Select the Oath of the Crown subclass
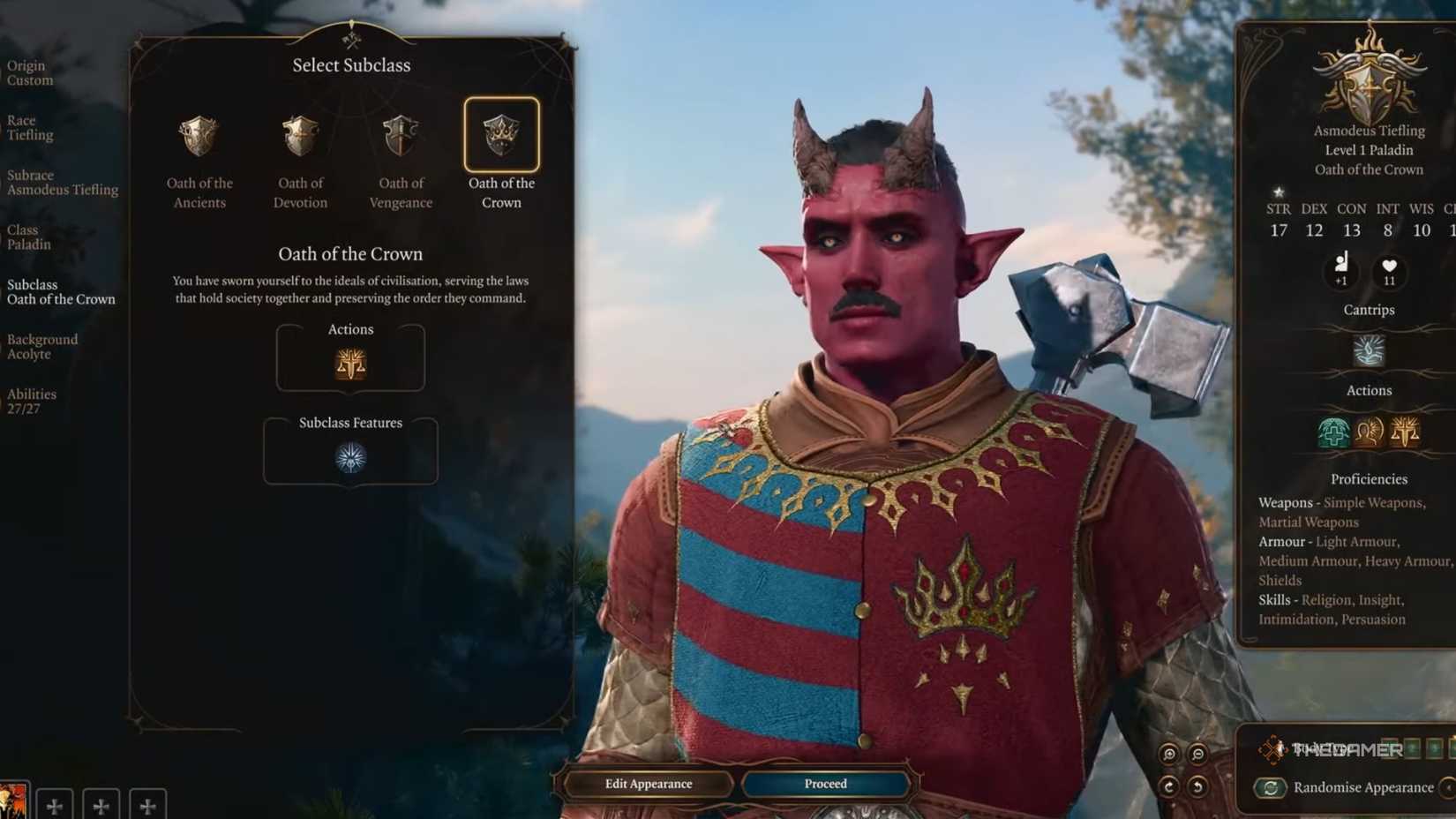Screen dimensions: 1456x819 [500, 134]
